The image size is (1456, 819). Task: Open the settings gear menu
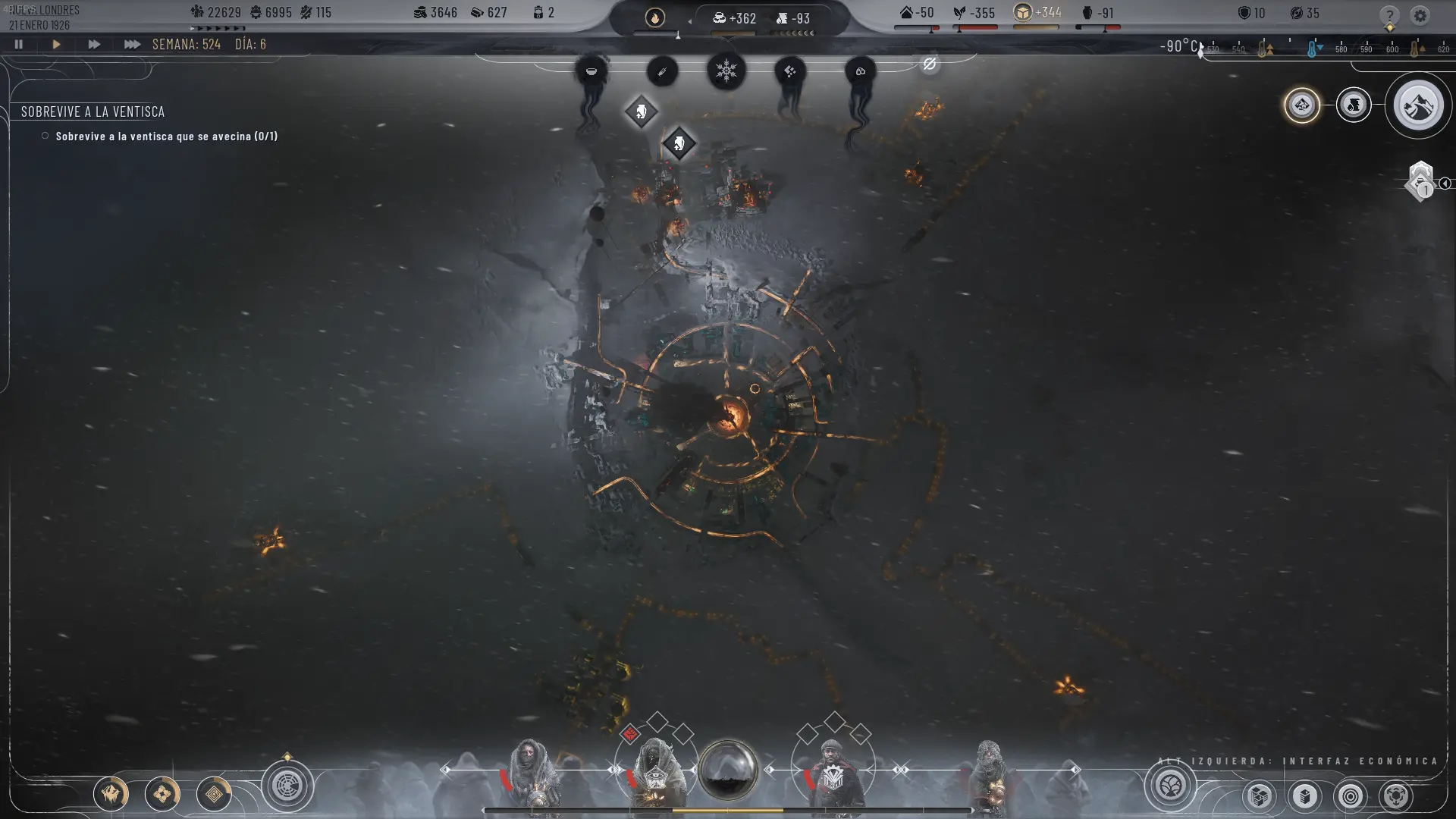(x=1420, y=16)
